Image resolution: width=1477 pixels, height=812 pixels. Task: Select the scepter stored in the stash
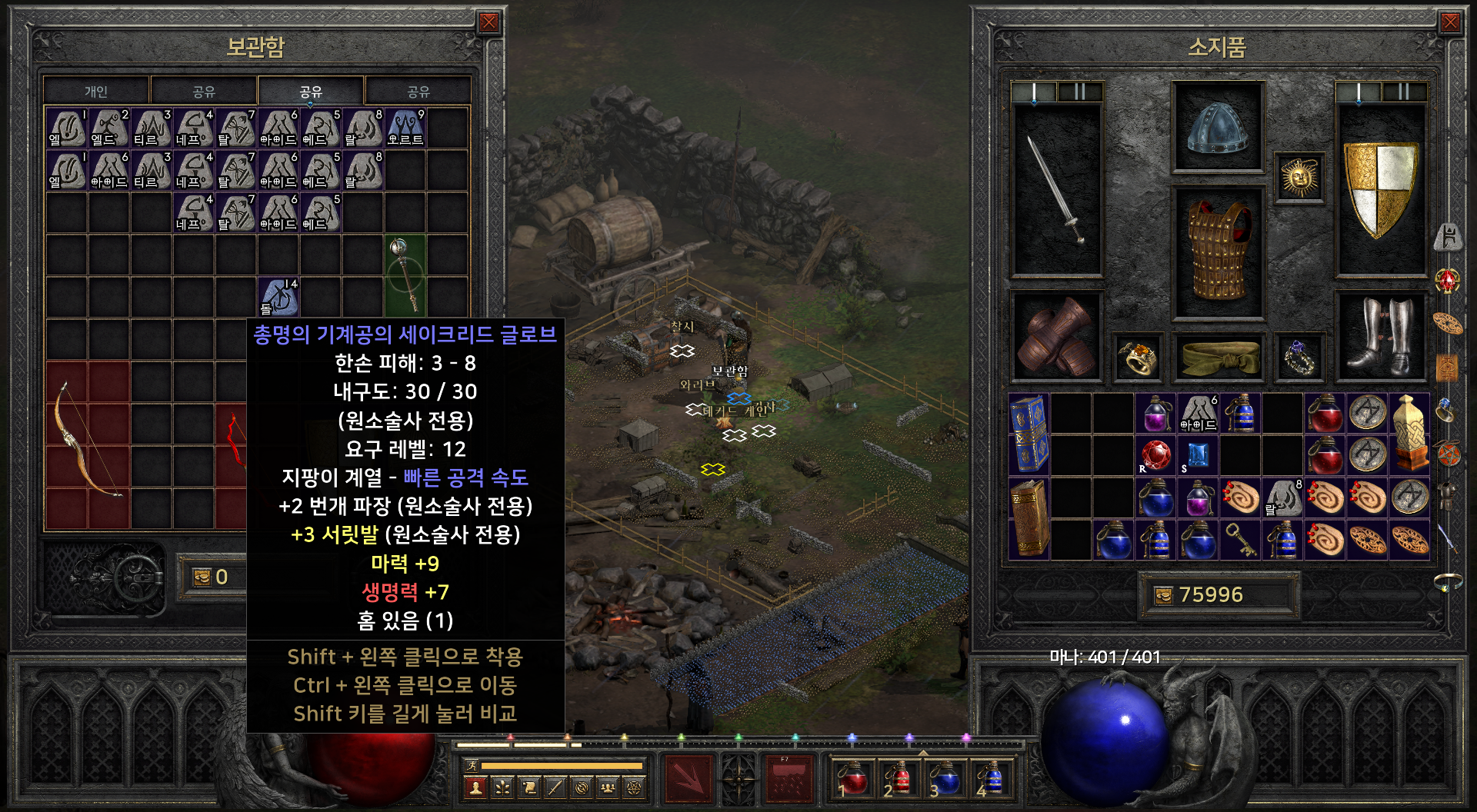point(405,274)
